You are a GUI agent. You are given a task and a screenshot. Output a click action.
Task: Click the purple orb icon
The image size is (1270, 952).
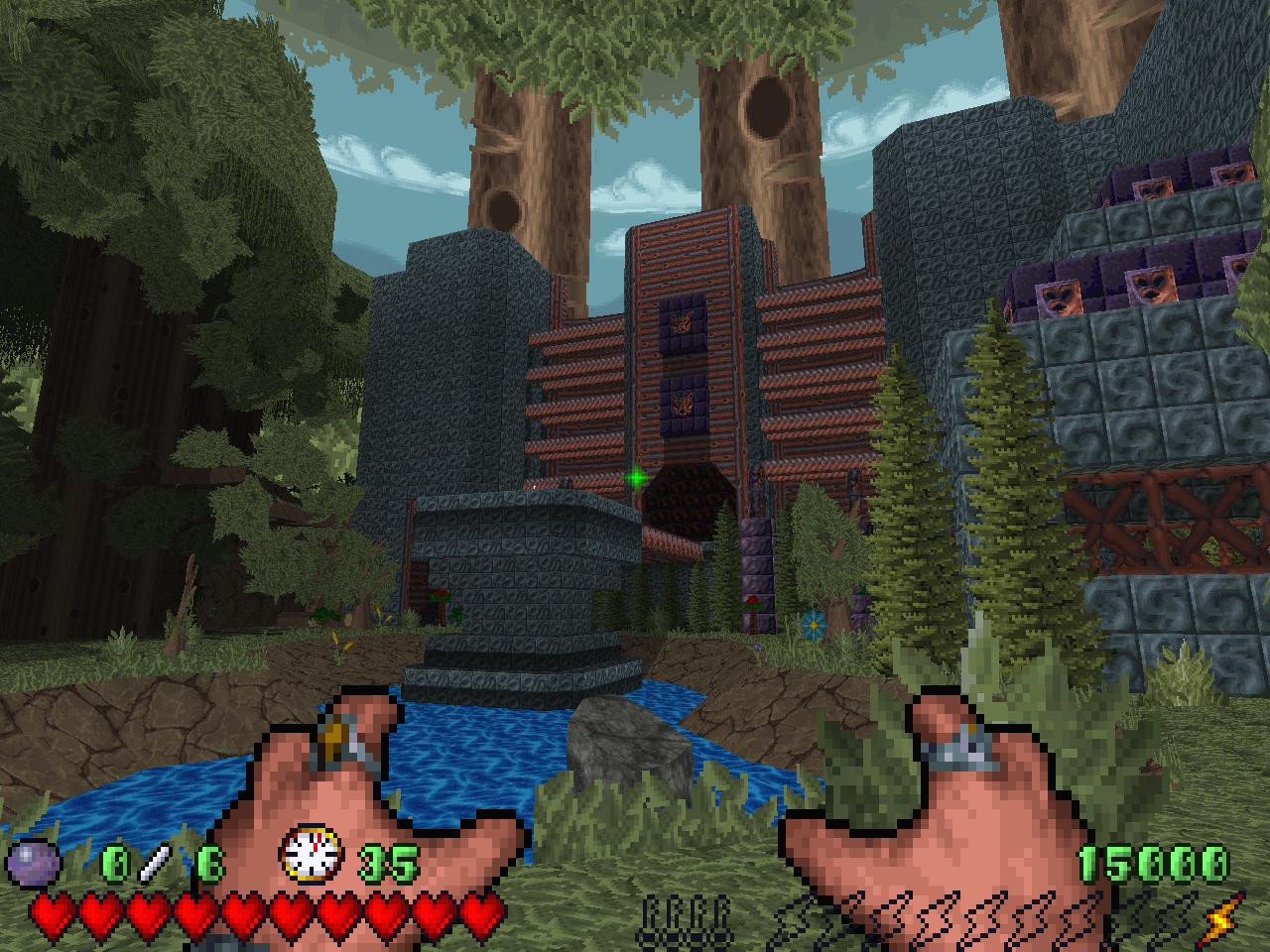[x=34, y=862]
